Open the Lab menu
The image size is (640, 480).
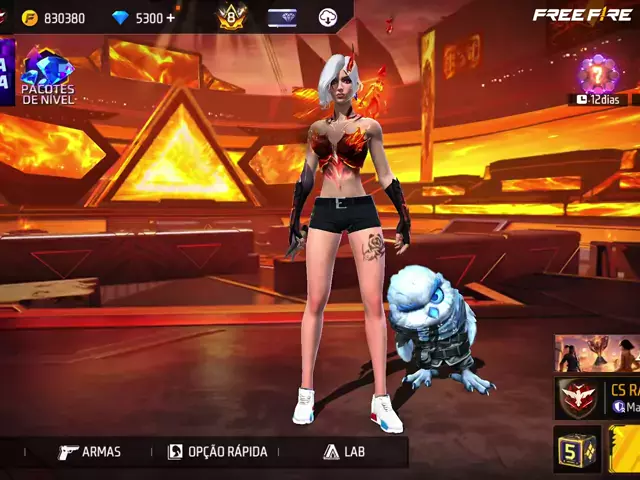coord(344,452)
